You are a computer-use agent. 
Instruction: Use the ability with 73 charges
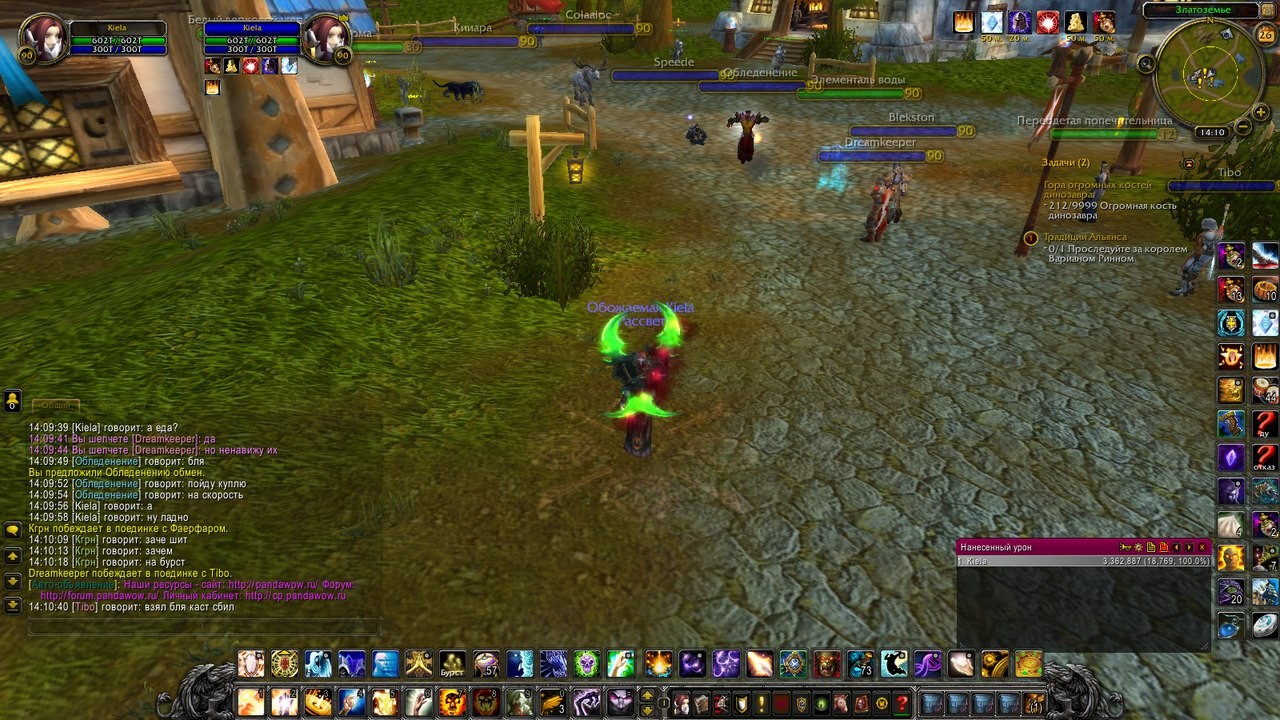point(861,664)
